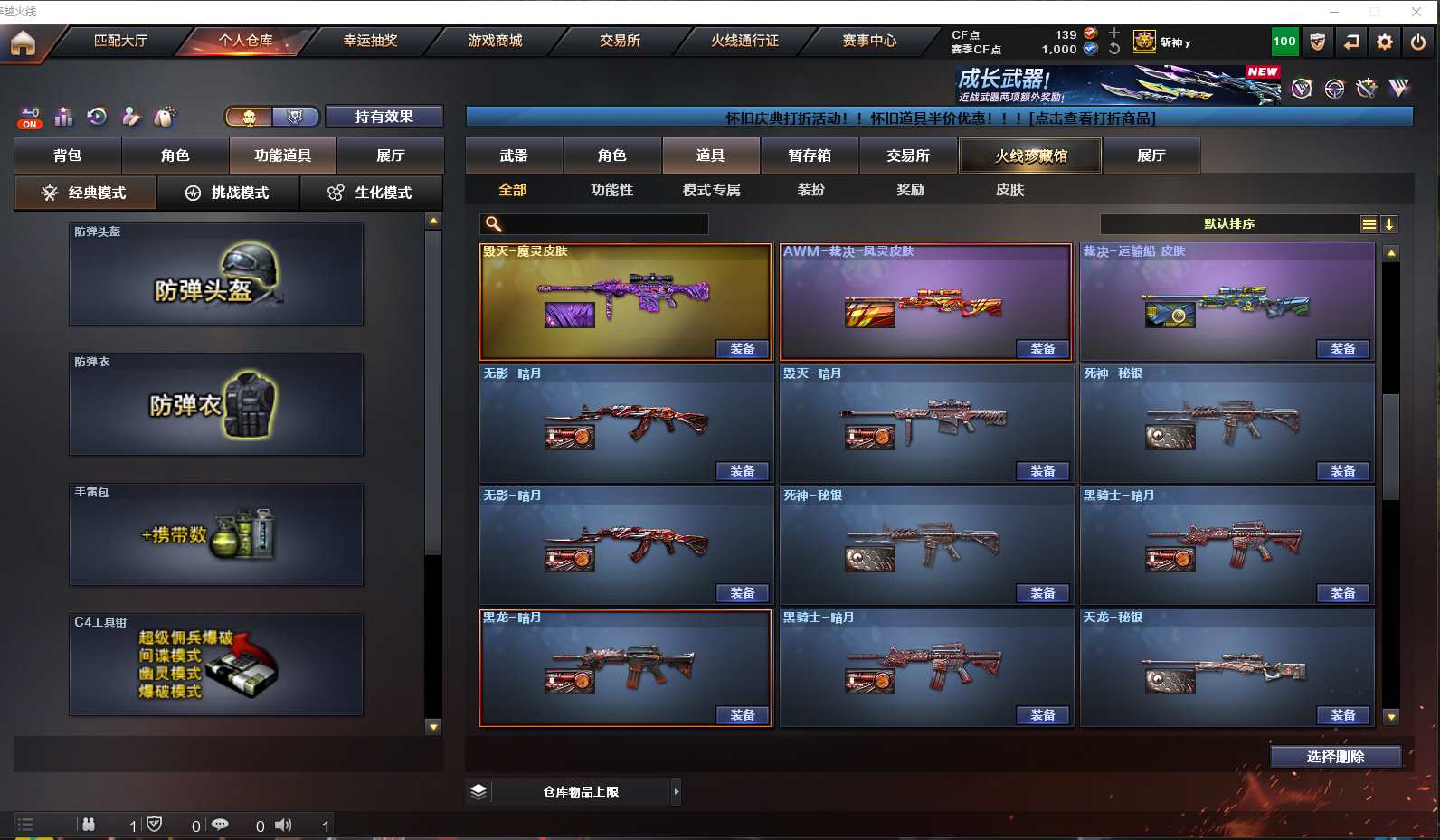Open the 赛事中心 tournament center

coord(869,41)
